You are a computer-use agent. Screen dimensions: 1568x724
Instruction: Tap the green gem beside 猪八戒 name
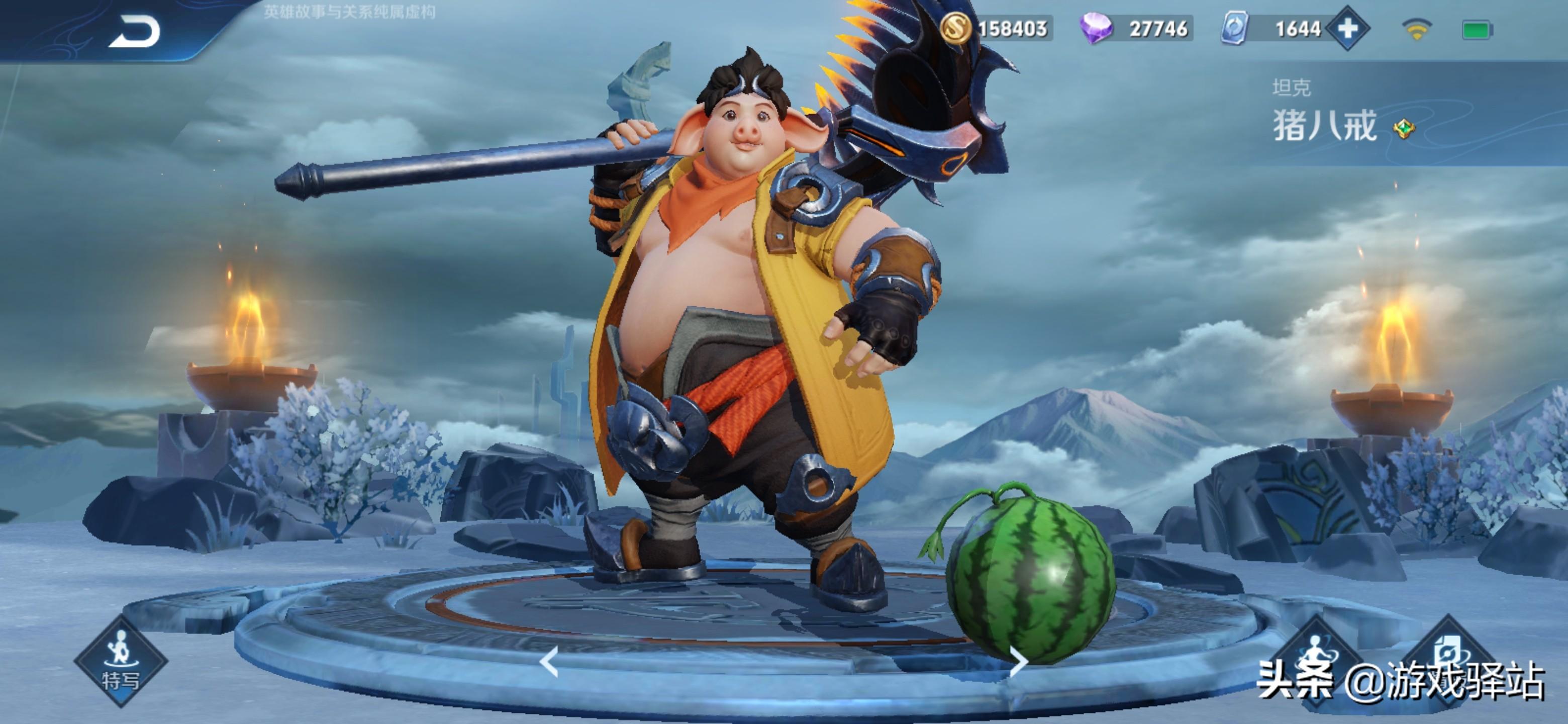coord(1404,129)
